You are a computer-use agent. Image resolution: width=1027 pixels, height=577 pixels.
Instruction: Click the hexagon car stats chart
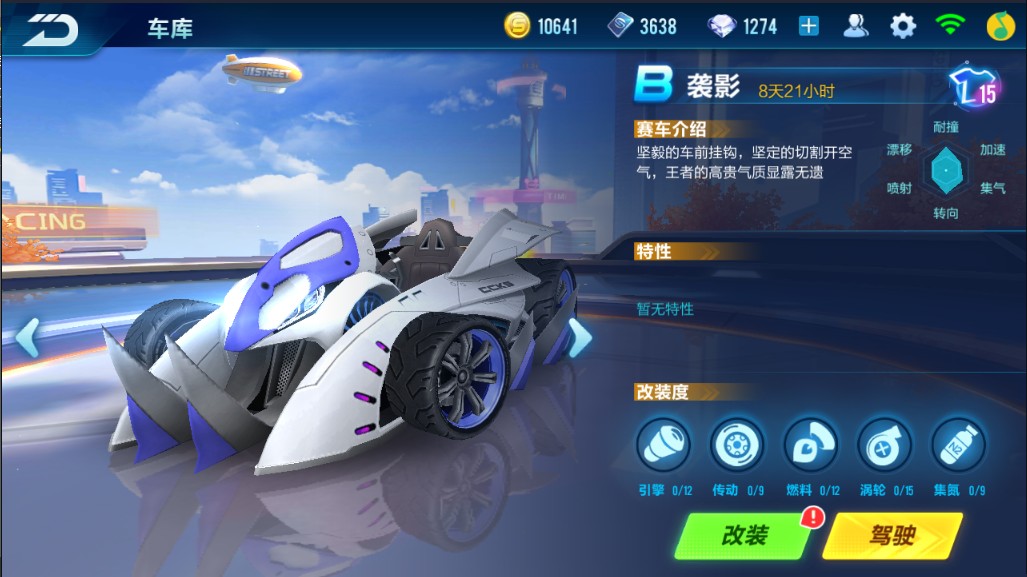coord(943,170)
